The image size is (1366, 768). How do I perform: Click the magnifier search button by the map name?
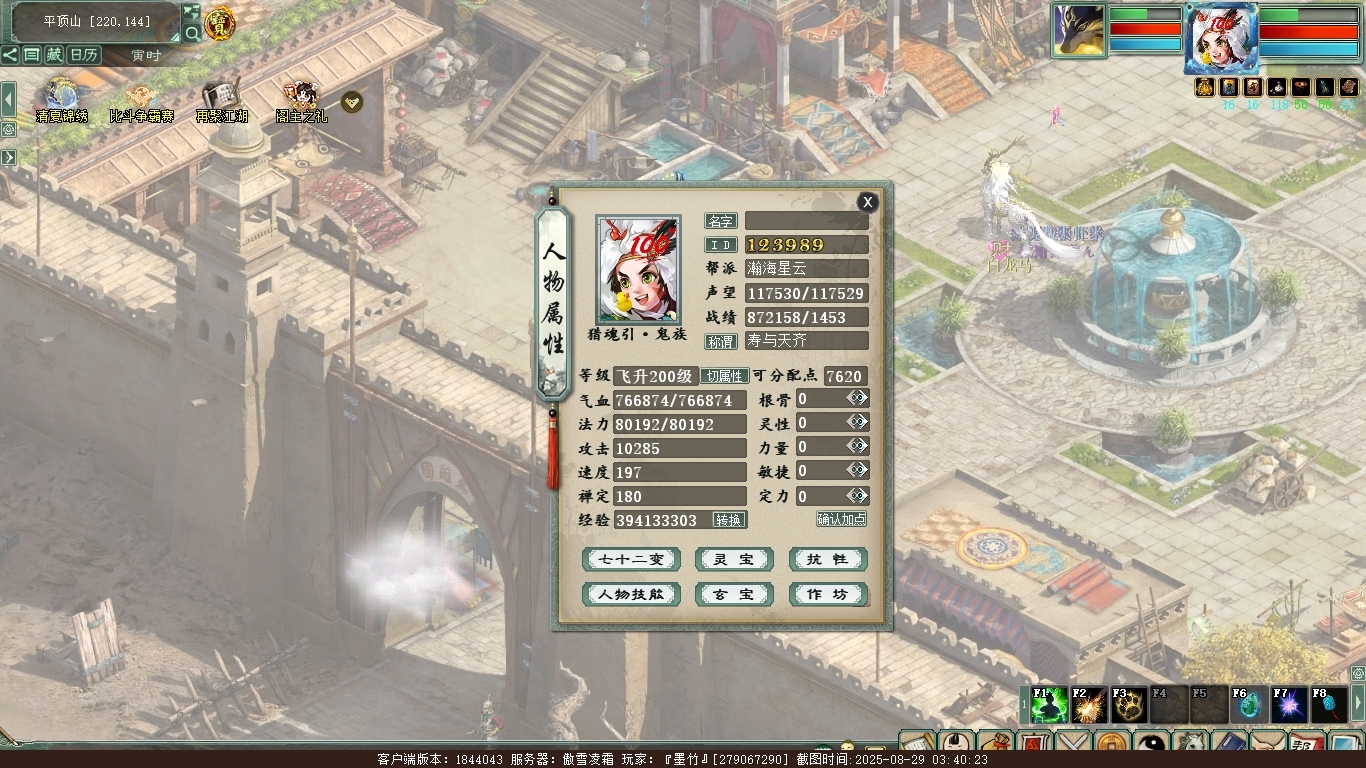(191, 33)
